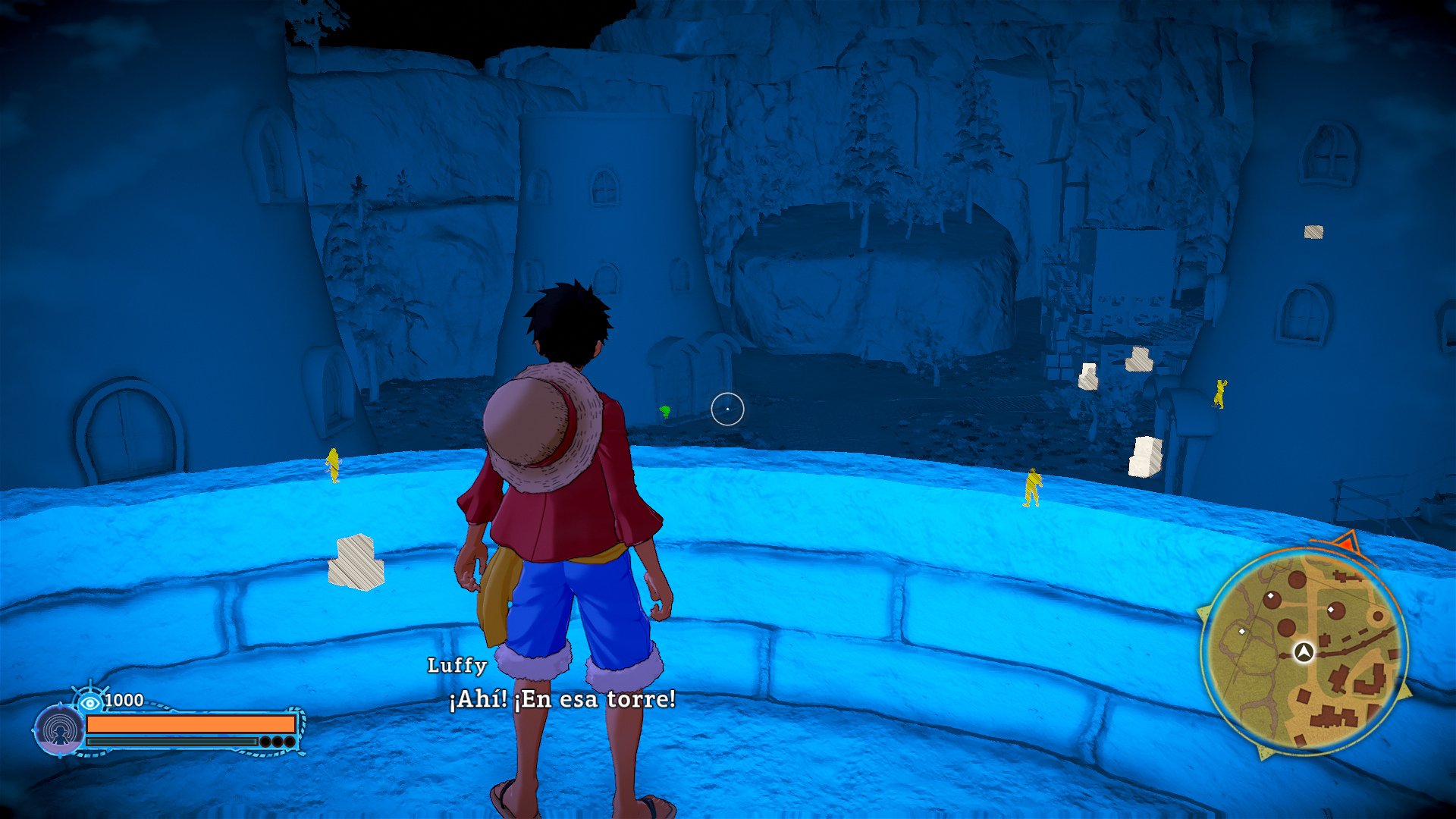Select the Observation Haki eye icon

(90, 701)
